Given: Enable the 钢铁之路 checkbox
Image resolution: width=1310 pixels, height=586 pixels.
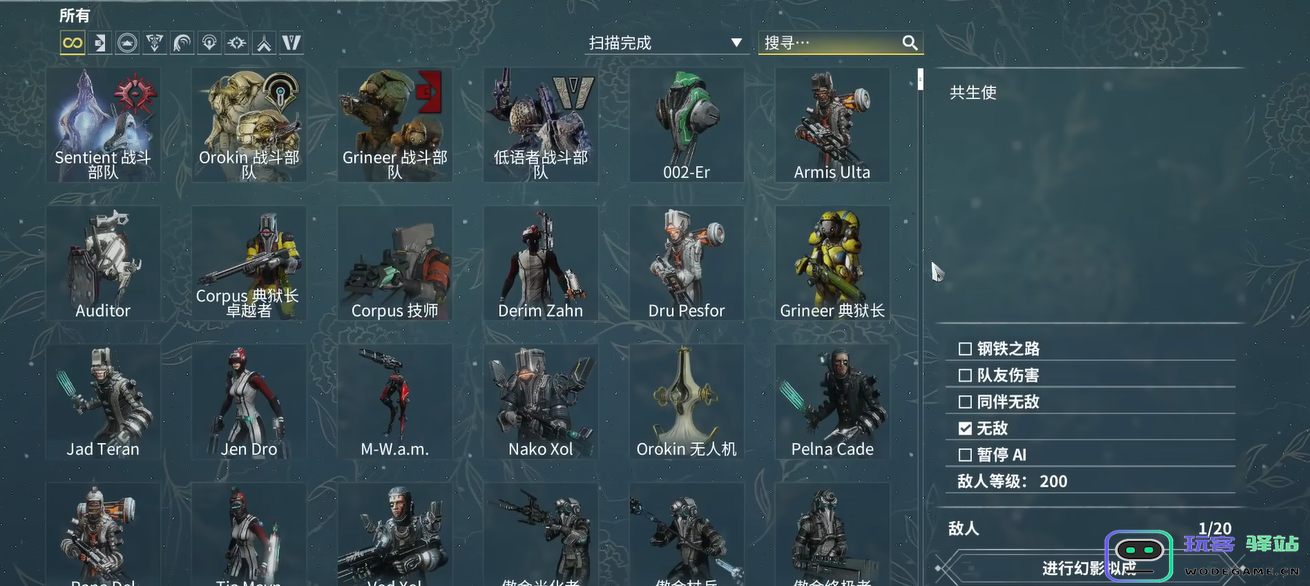Looking at the screenshot, I should (965, 349).
